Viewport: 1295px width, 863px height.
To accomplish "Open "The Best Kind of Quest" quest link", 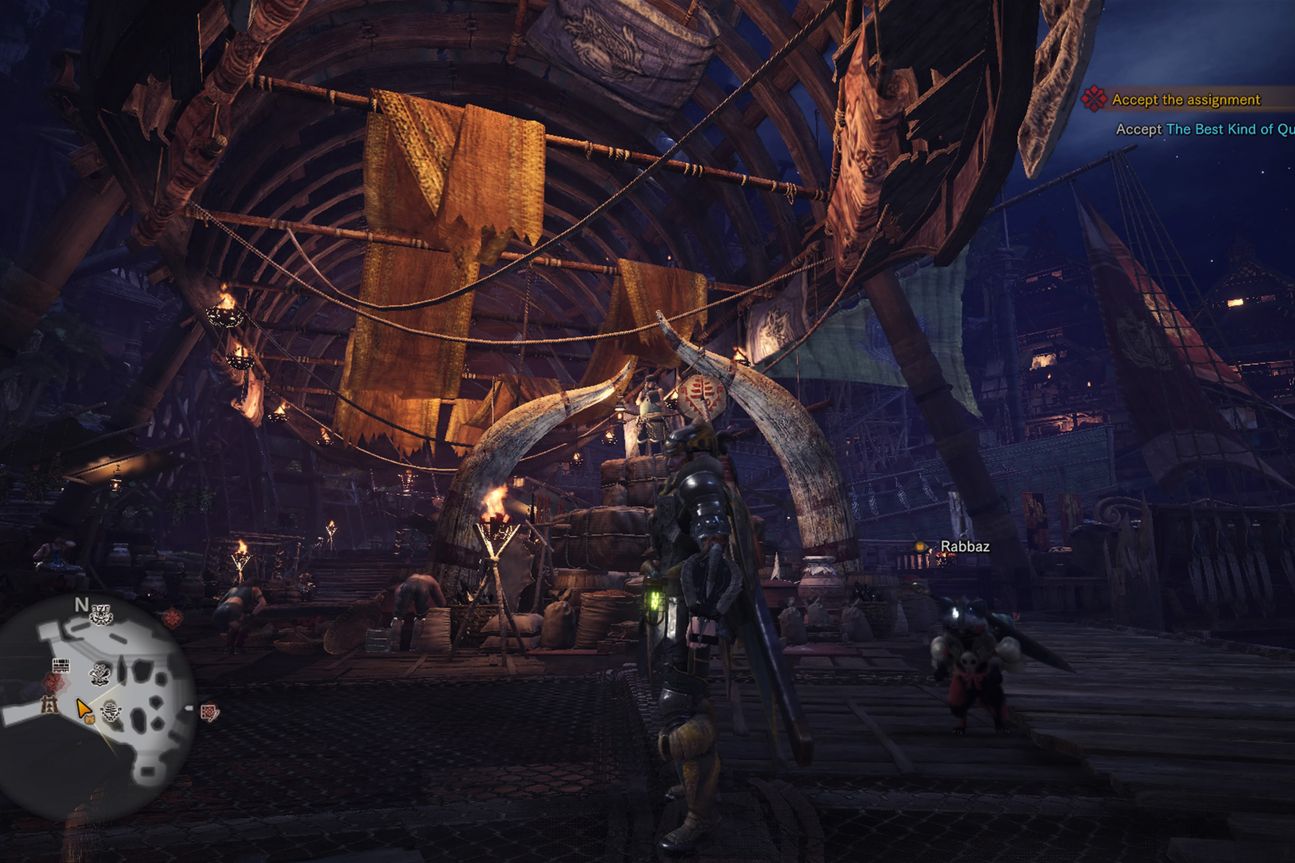I will (x=1230, y=129).
